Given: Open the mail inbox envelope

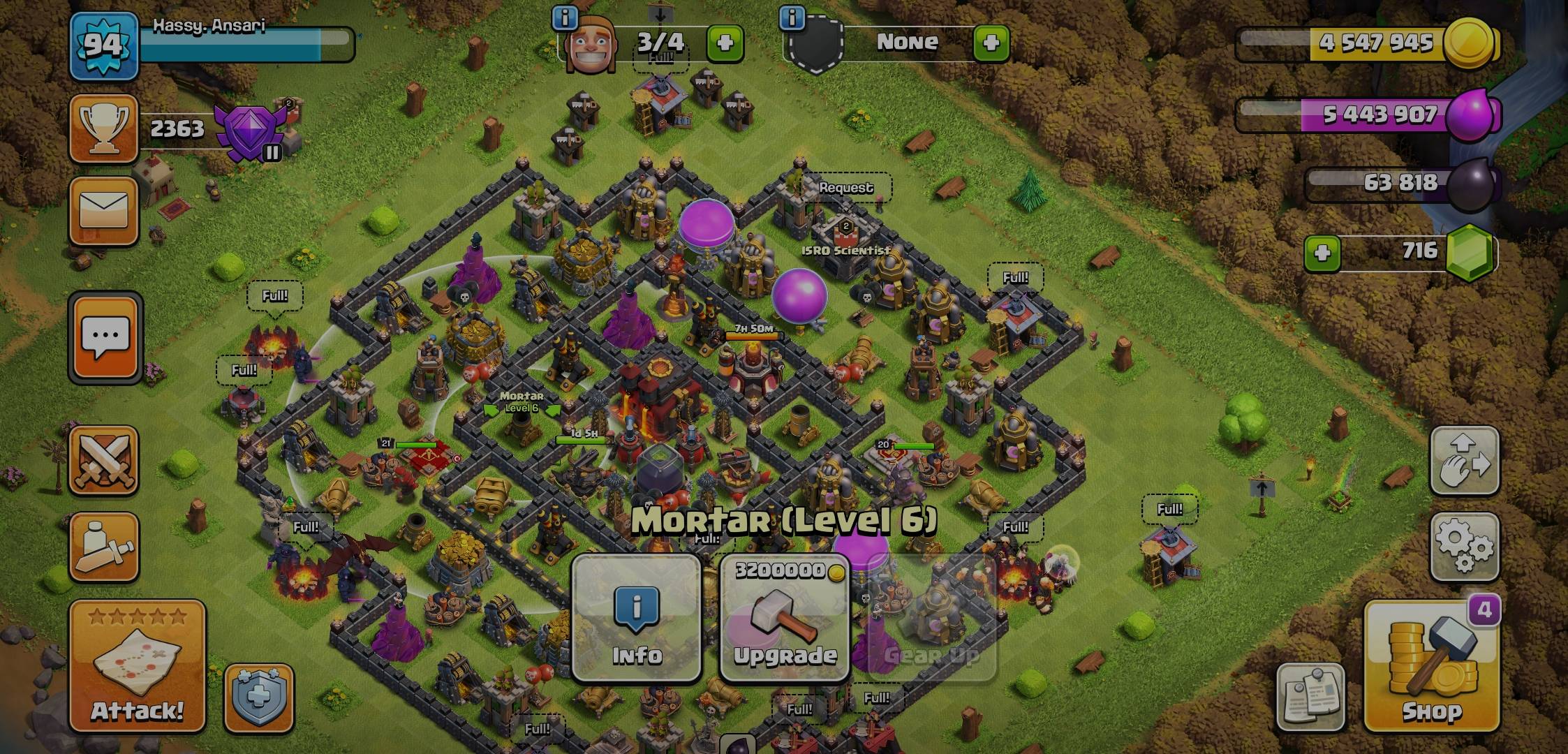Looking at the screenshot, I should pos(104,211).
